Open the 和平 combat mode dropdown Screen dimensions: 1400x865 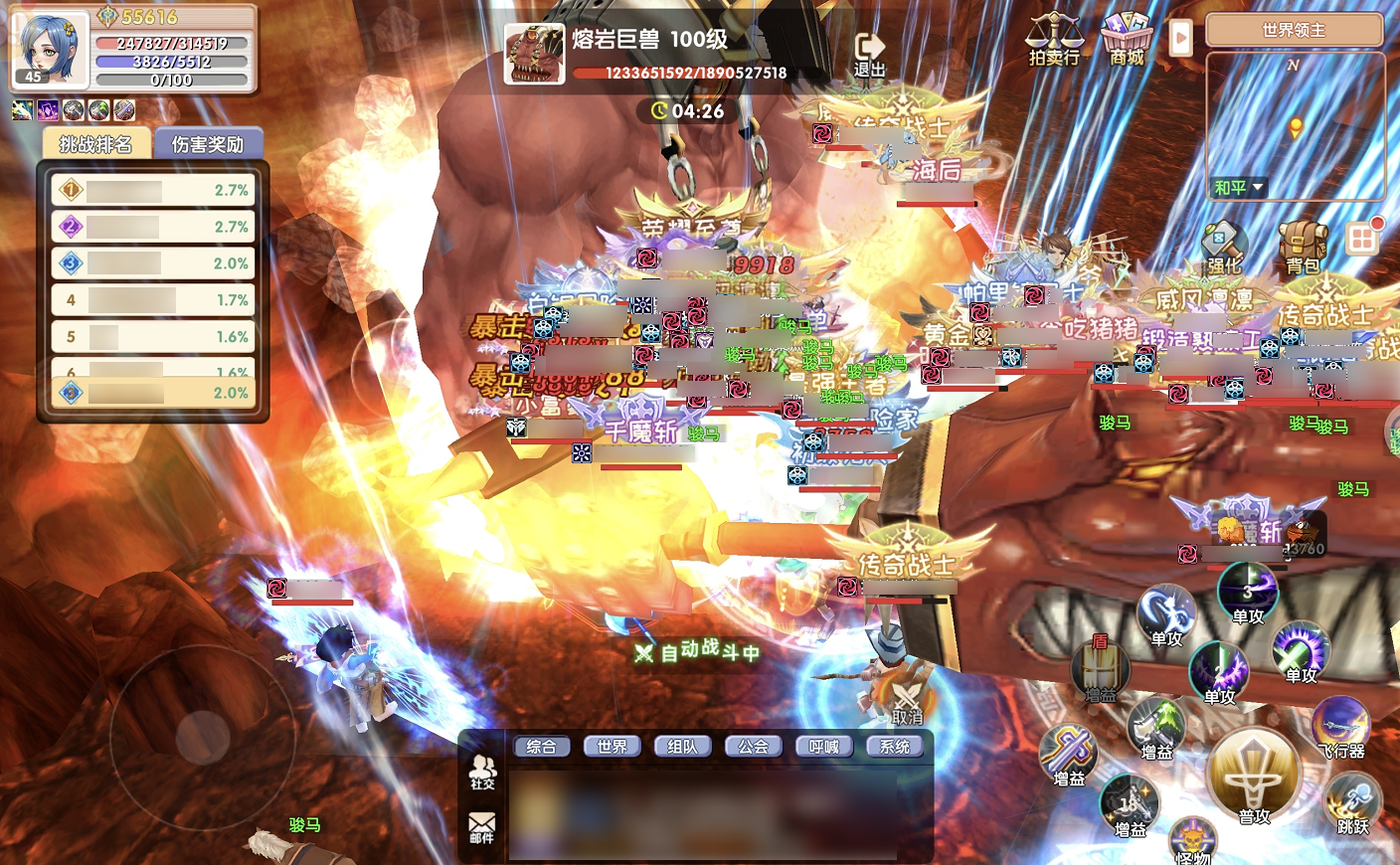[1238, 187]
